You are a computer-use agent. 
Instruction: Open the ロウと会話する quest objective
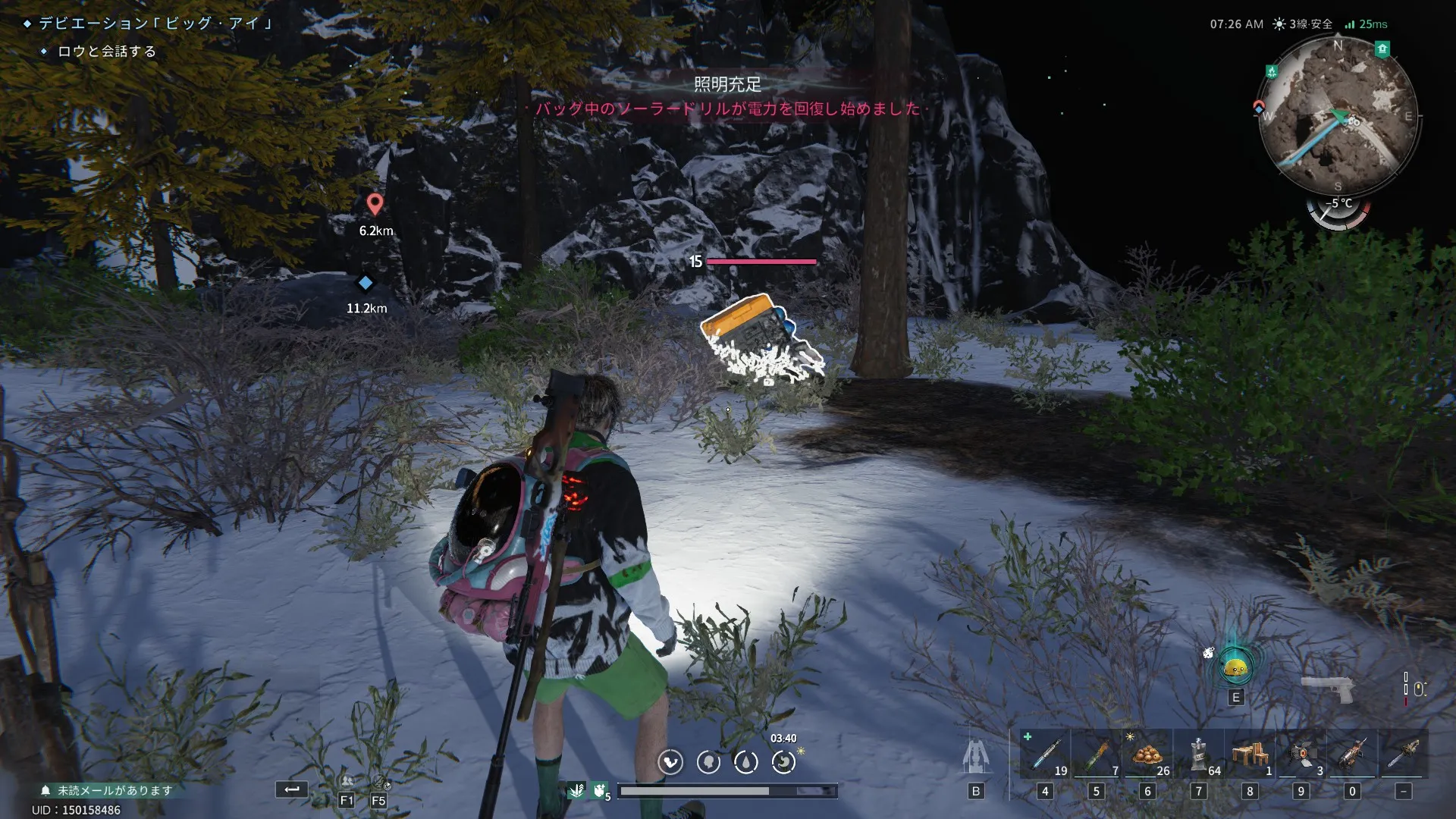pyautogui.click(x=107, y=52)
